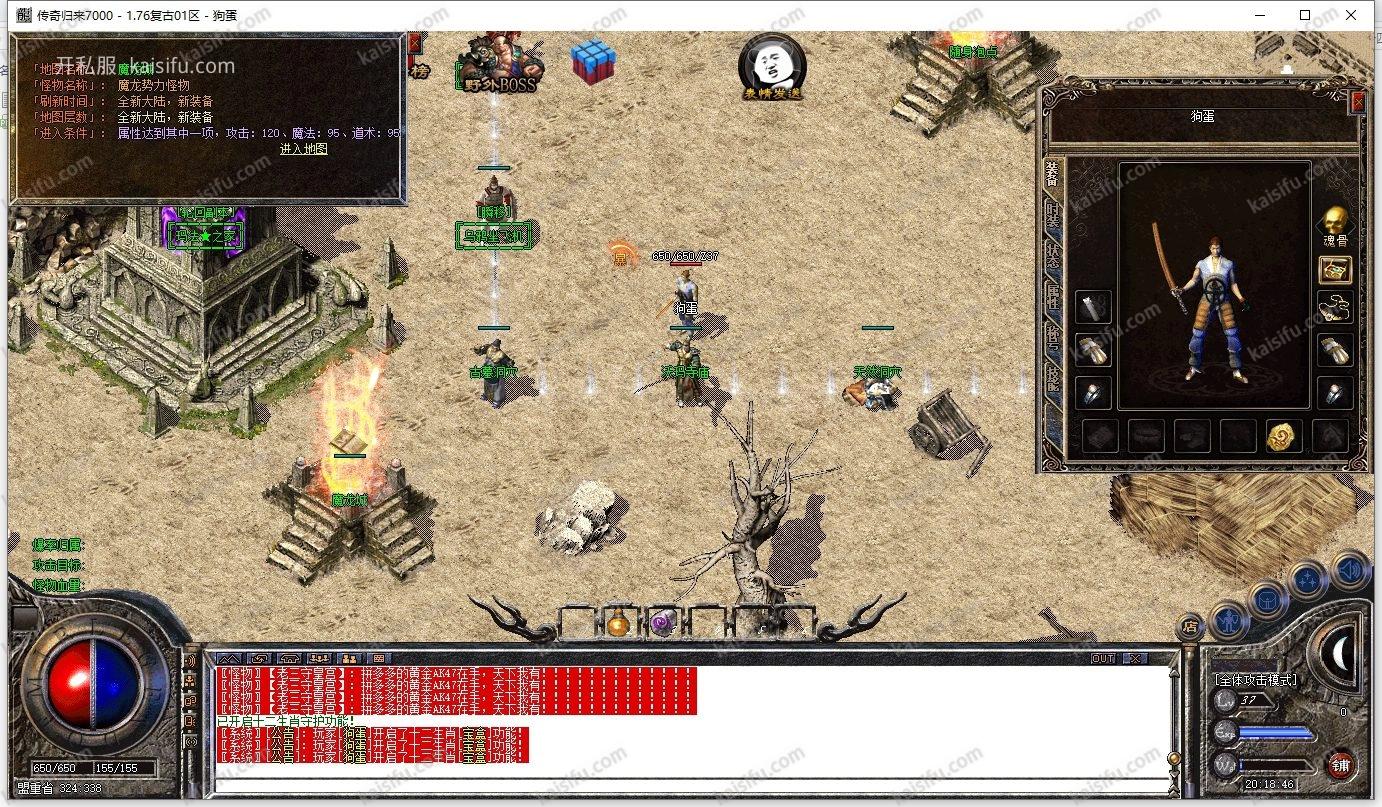Open the 野外BOSS menu icon
The image size is (1382, 807).
coord(500,65)
